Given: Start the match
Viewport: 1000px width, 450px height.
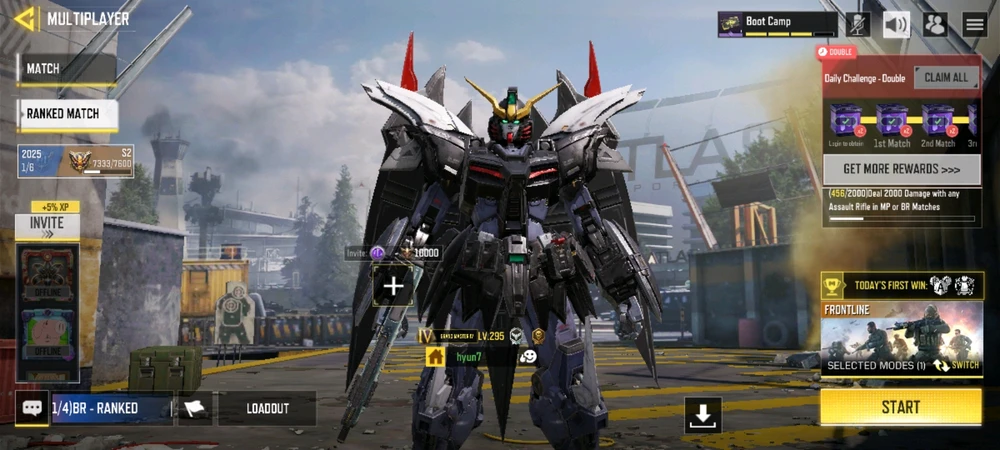Looking at the screenshot, I should pos(900,407).
